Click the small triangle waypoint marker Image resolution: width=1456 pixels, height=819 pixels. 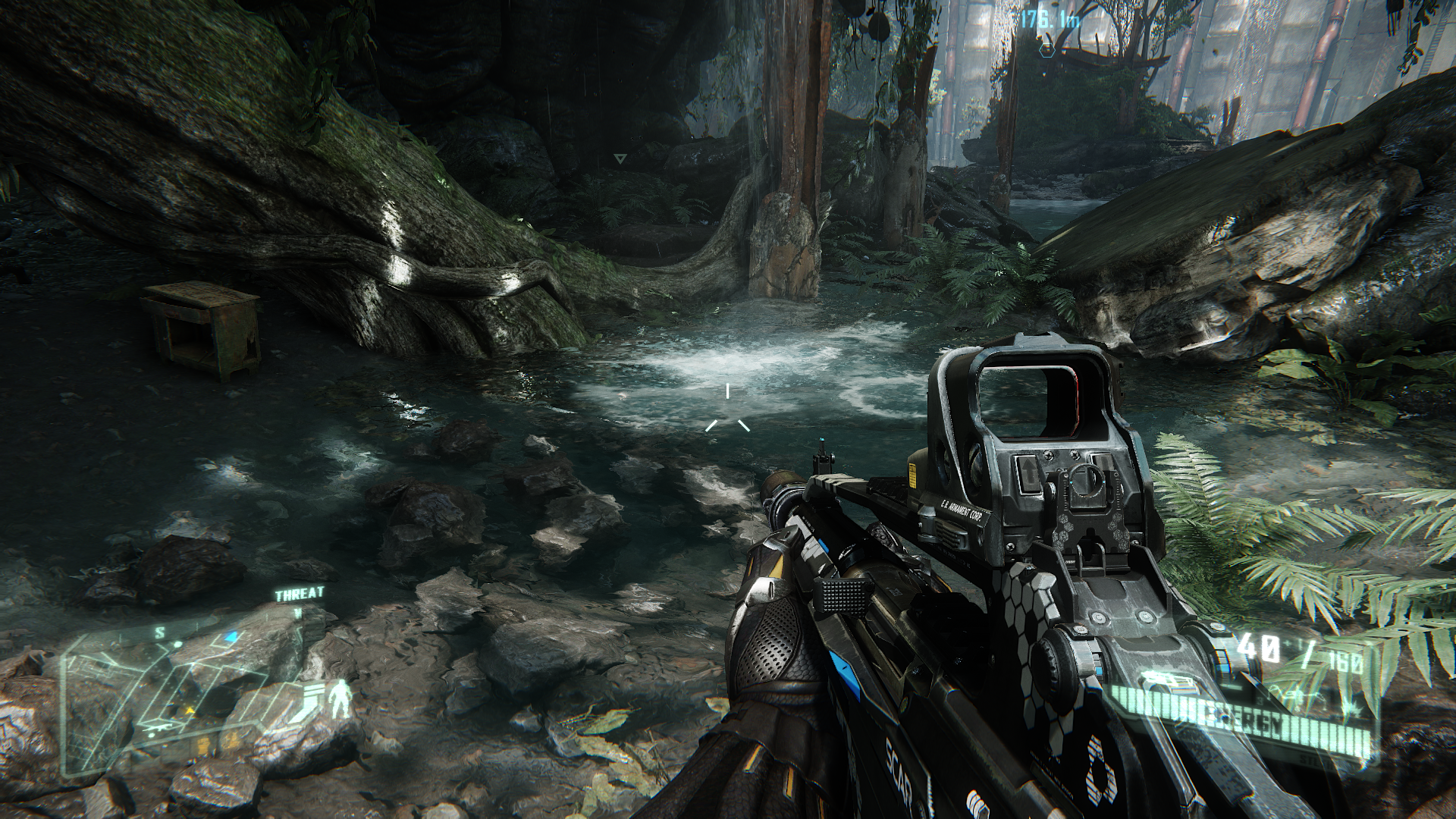620,159
